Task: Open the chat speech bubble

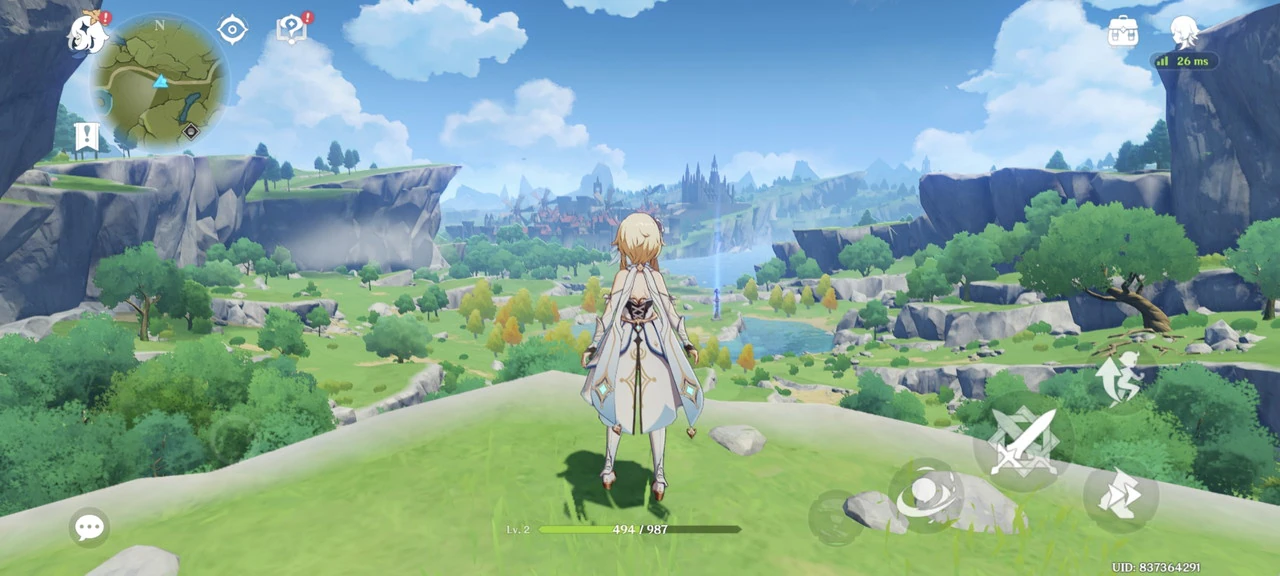Action: click(90, 527)
